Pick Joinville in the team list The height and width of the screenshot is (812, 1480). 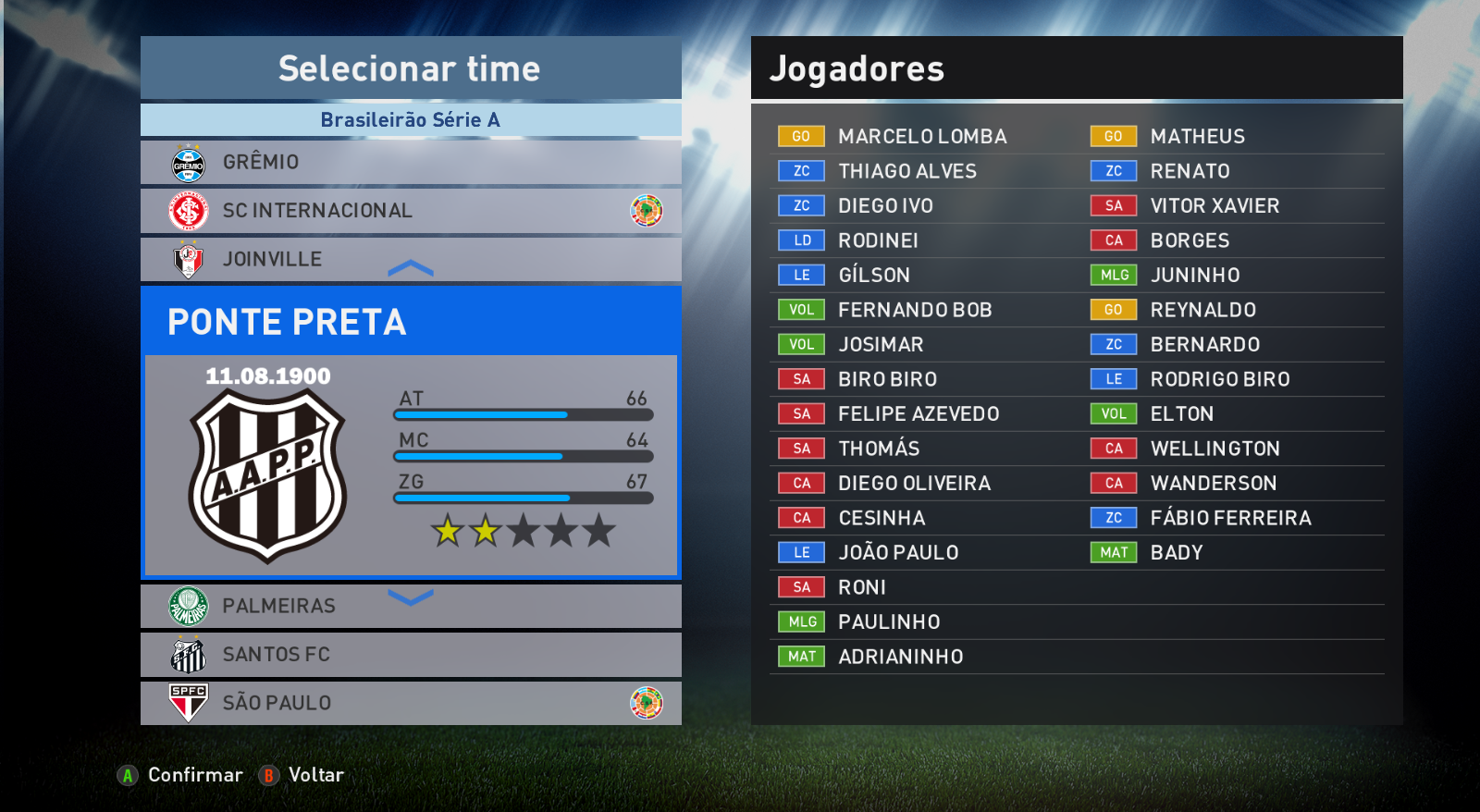[x=410, y=259]
